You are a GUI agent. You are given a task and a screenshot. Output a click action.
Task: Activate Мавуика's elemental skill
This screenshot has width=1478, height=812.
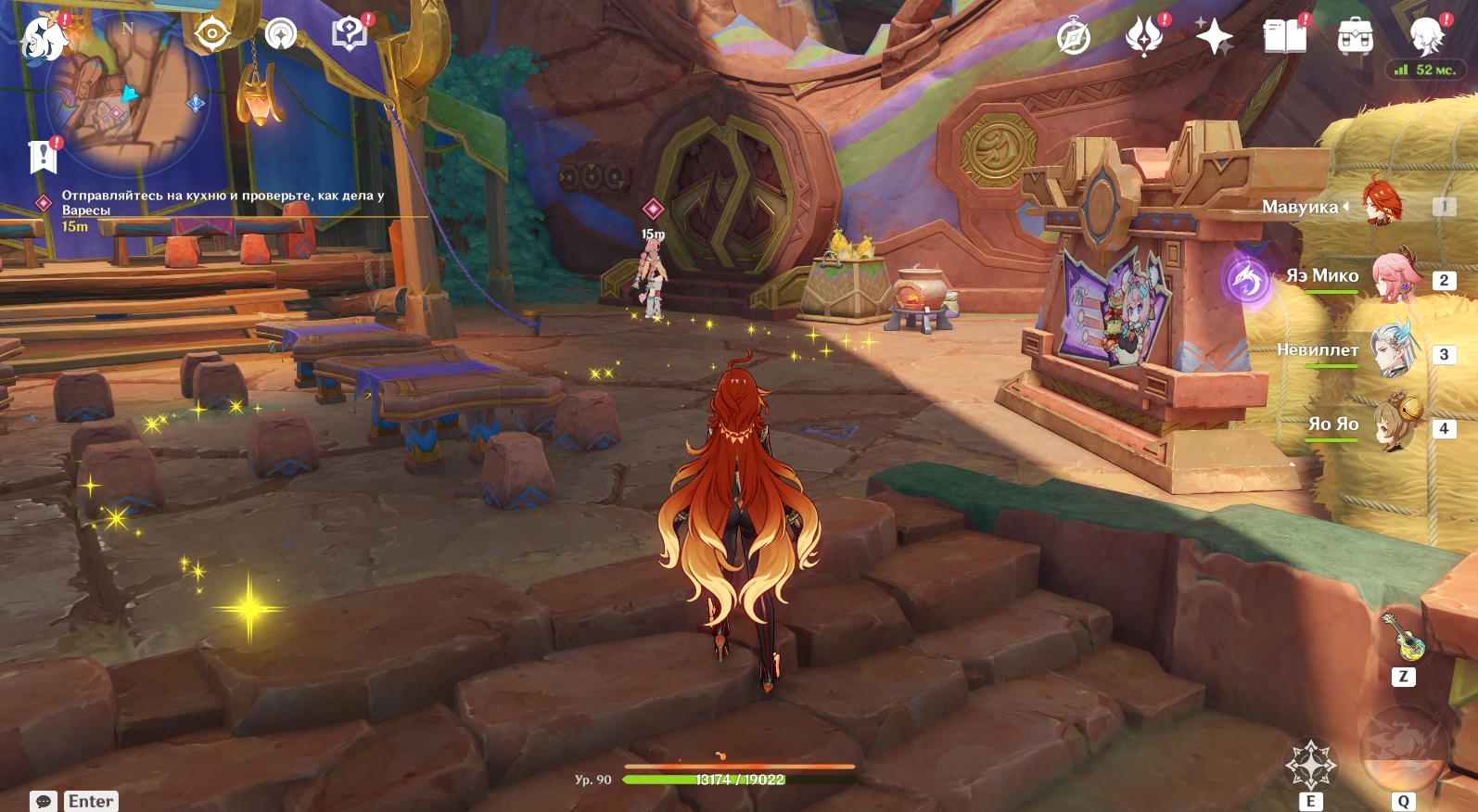click(x=1310, y=765)
